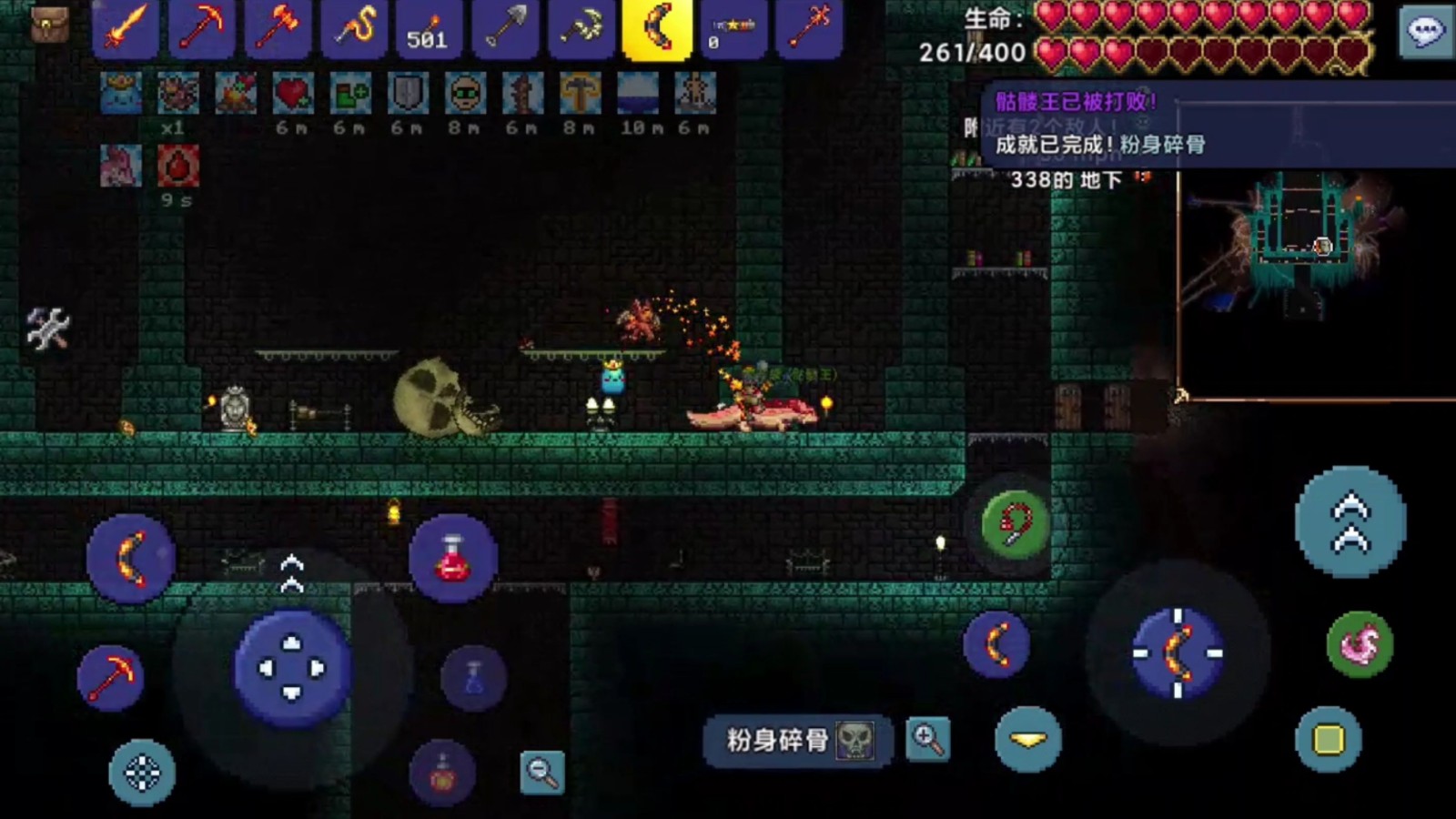This screenshot has width=1456, height=819.
Task: Select the shovel hotbar slot
Action: (x=506, y=28)
